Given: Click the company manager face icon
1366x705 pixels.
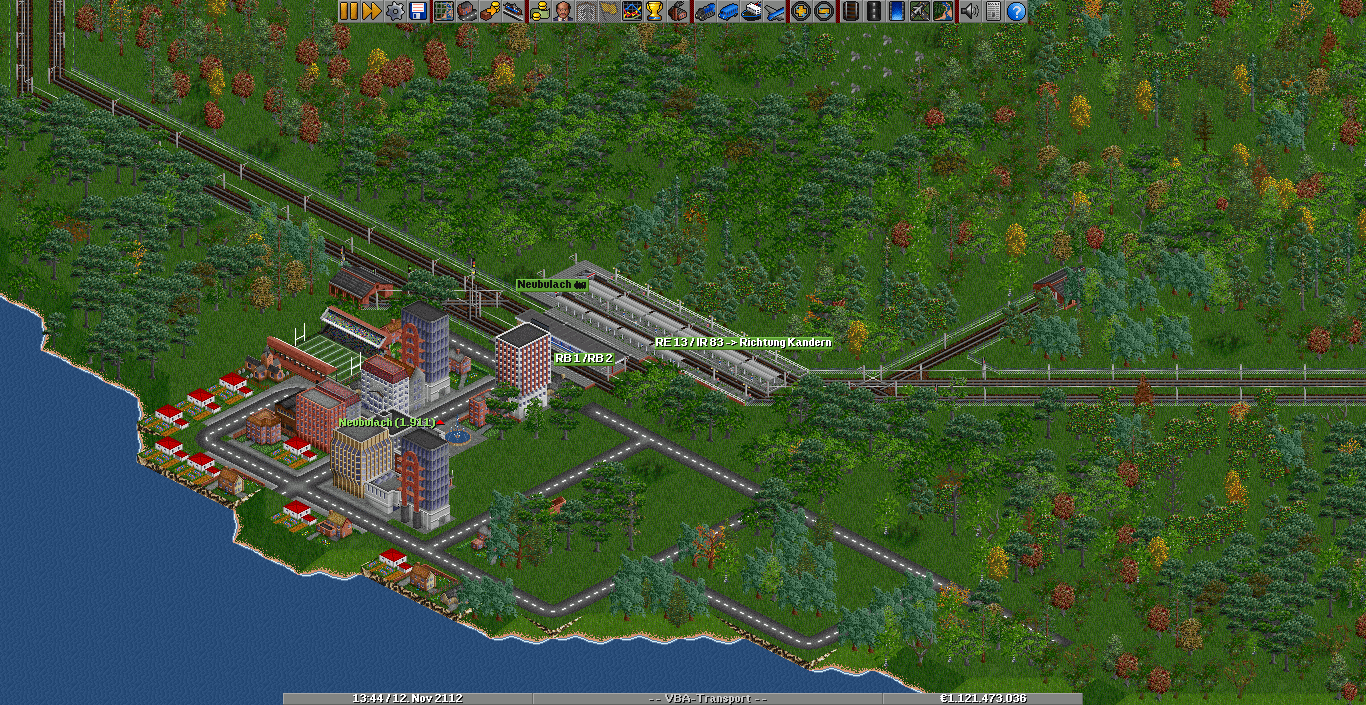Looking at the screenshot, I should (x=563, y=11).
